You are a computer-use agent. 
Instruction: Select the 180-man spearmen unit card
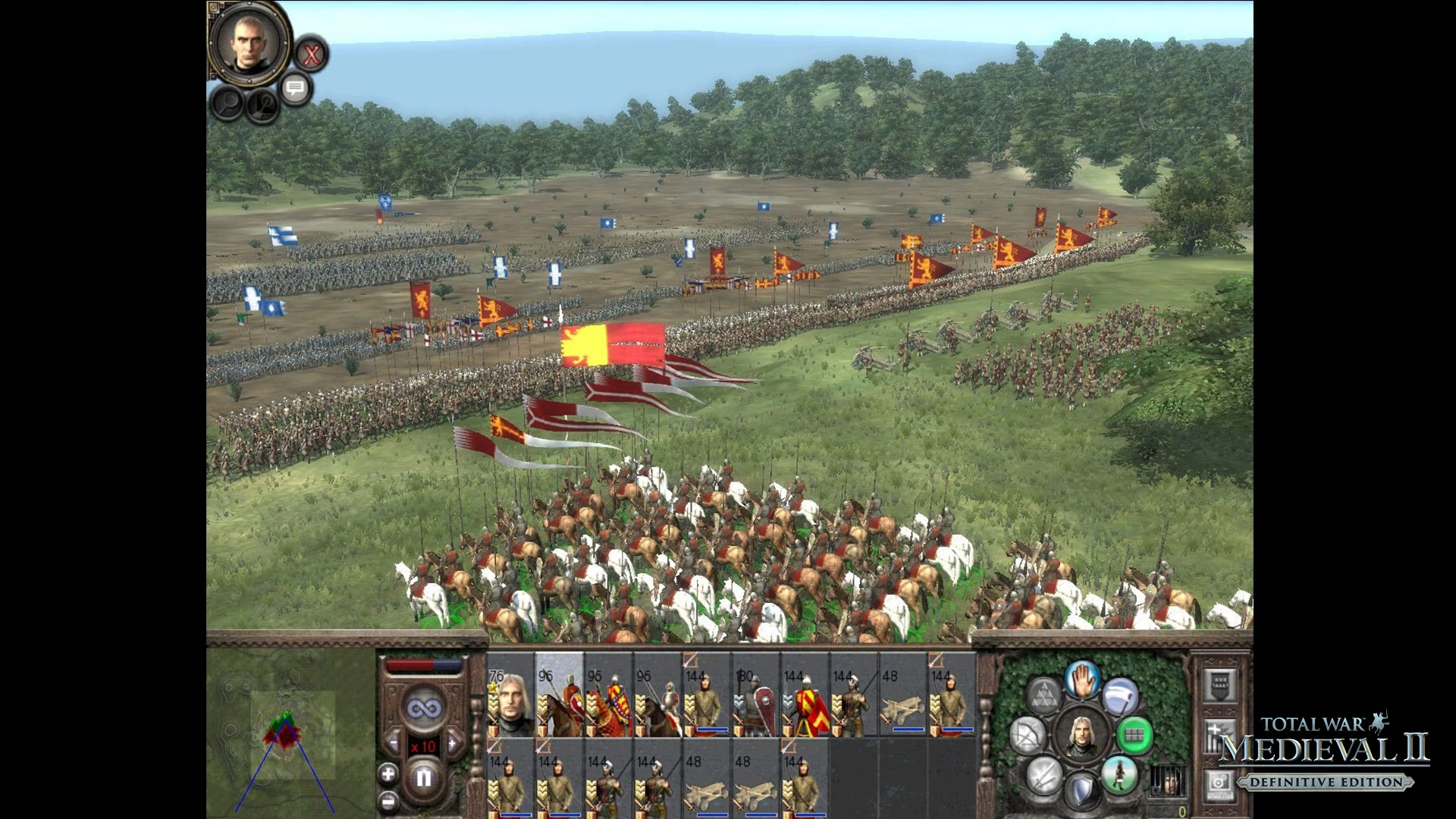755,695
